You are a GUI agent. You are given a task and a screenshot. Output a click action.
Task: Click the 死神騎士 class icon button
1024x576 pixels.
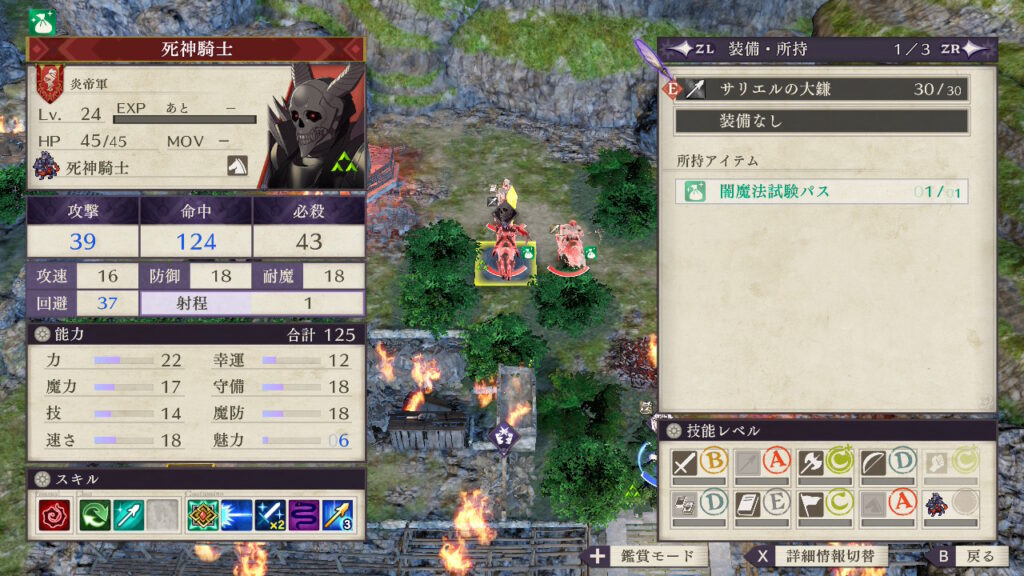[237, 166]
